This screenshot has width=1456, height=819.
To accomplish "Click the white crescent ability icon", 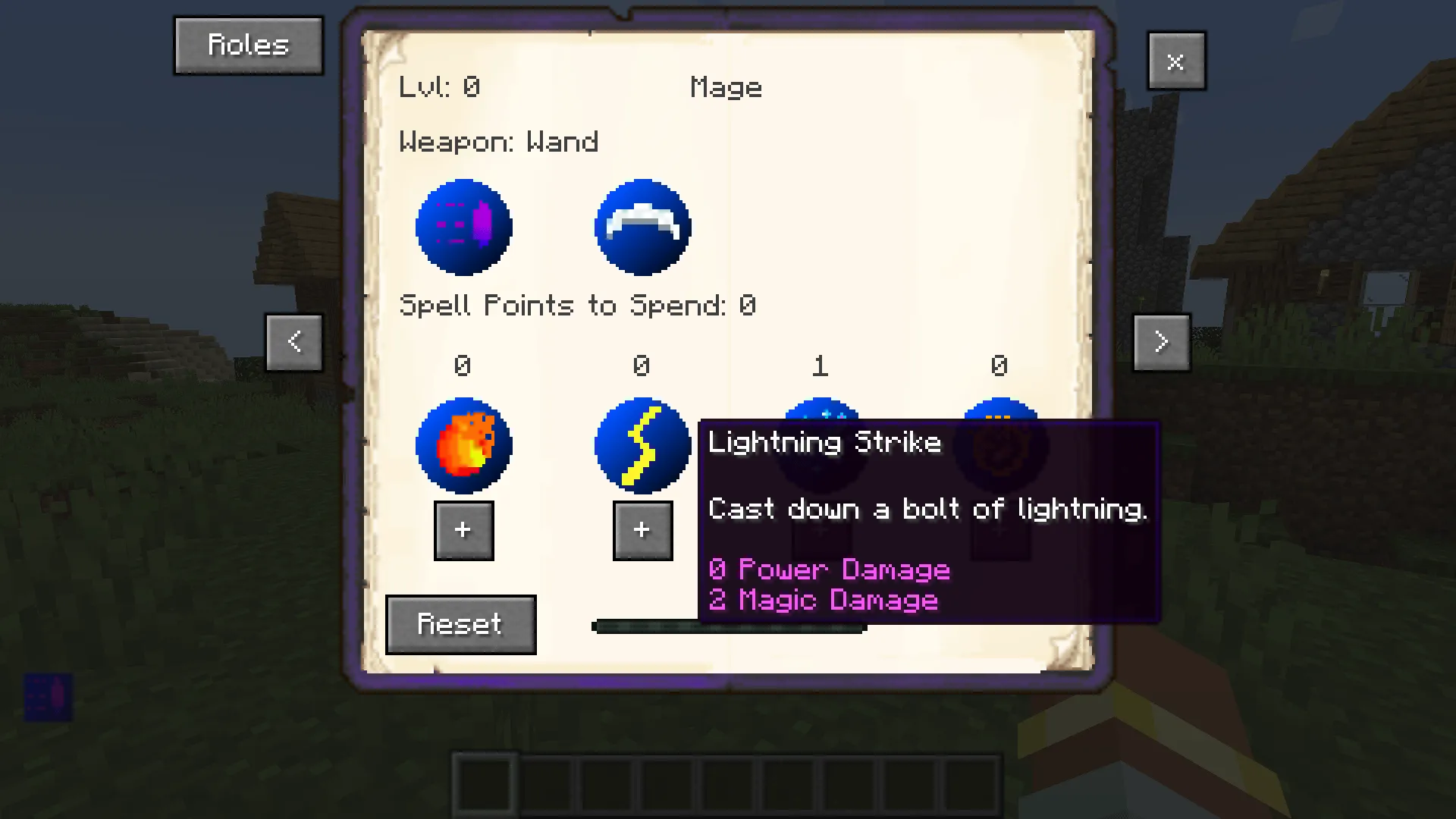I will 642,226.
